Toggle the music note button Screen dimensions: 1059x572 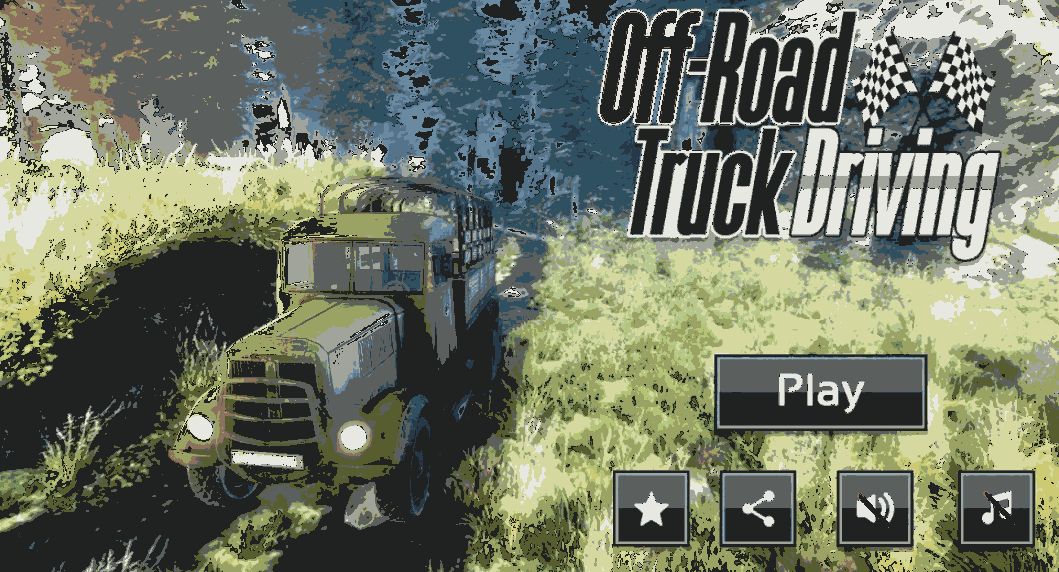[x=996, y=509]
